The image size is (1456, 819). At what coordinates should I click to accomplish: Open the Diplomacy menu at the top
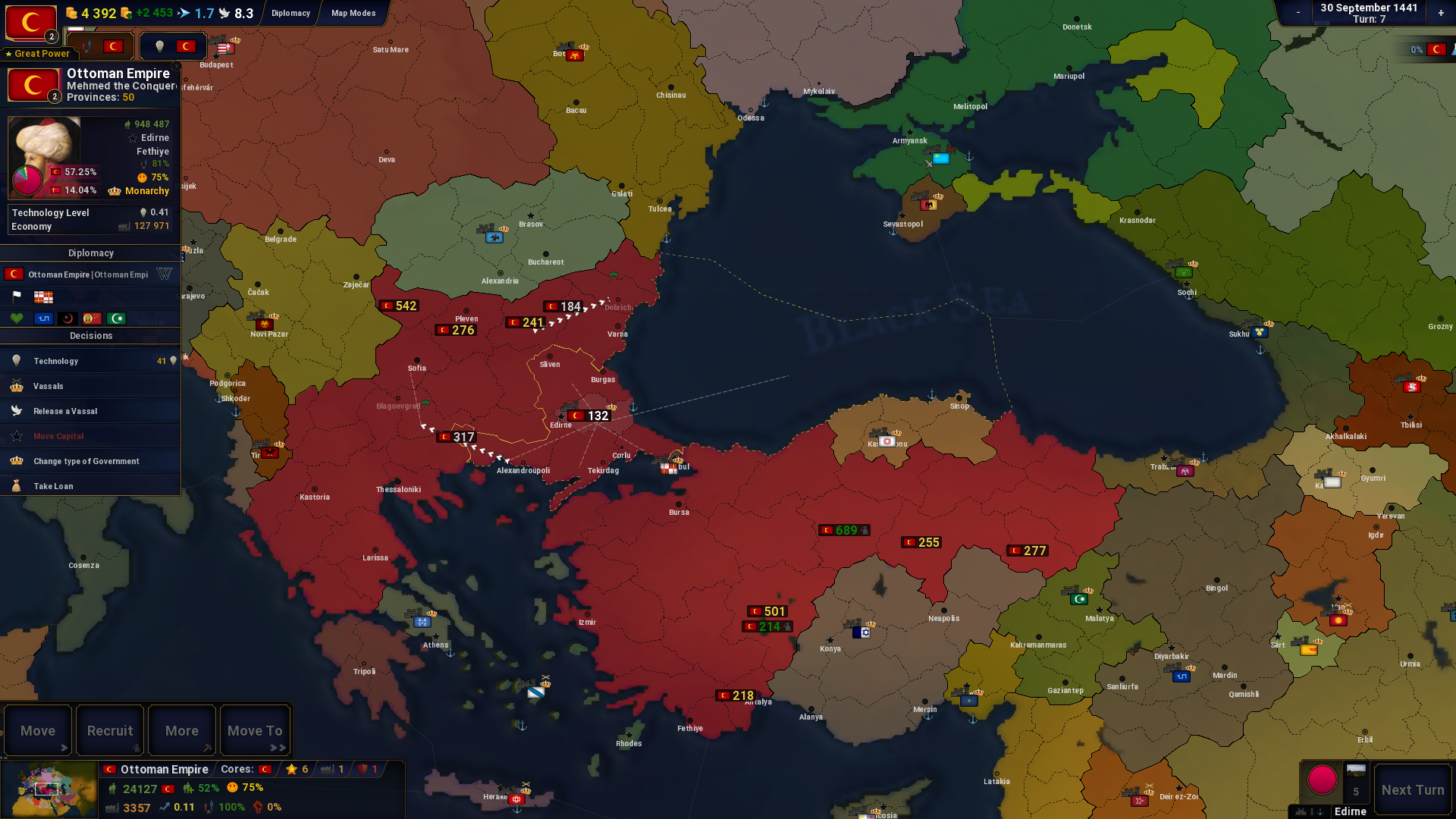pos(290,13)
